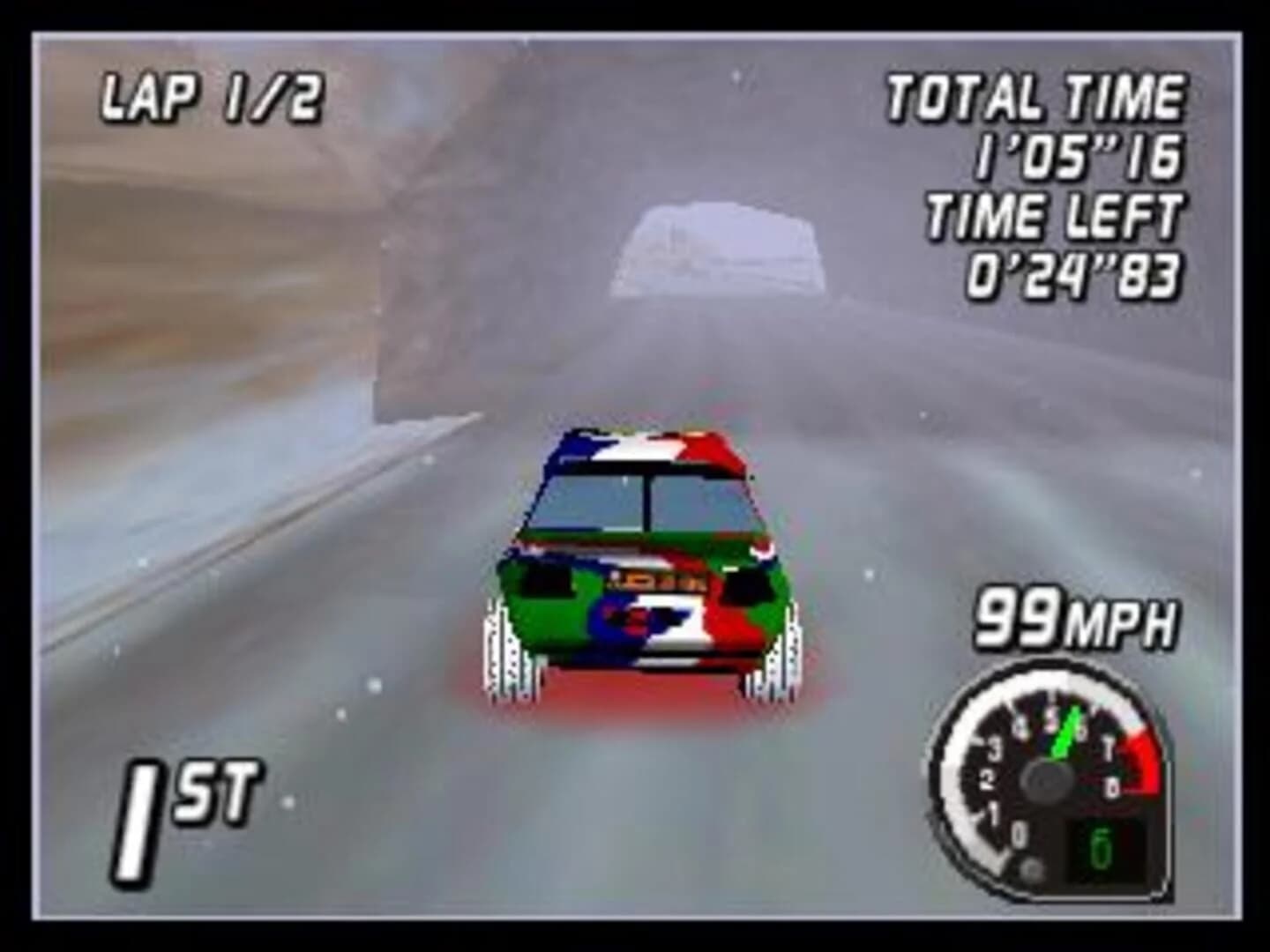
Task: Toggle the TOTAL TIME display
Action: (x=1036, y=97)
